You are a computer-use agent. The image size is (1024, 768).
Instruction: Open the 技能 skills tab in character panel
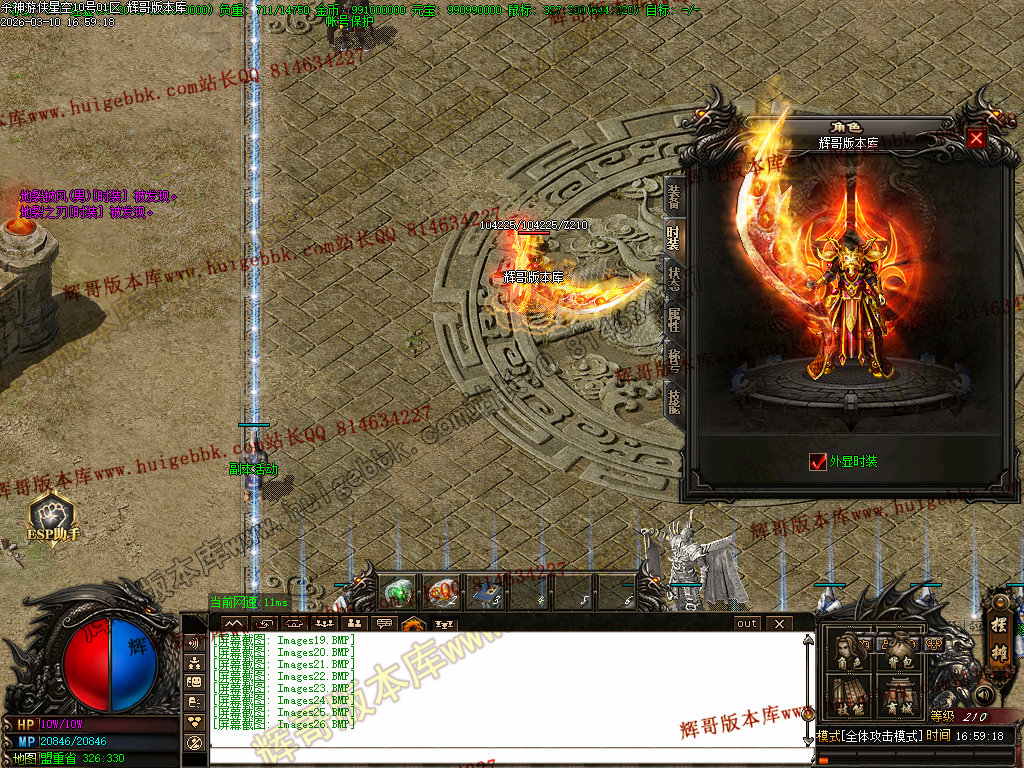674,400
